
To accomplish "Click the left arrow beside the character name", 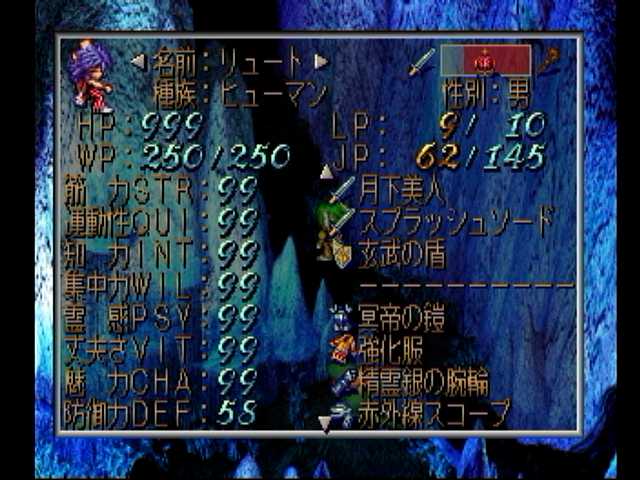I will [138, 62].
